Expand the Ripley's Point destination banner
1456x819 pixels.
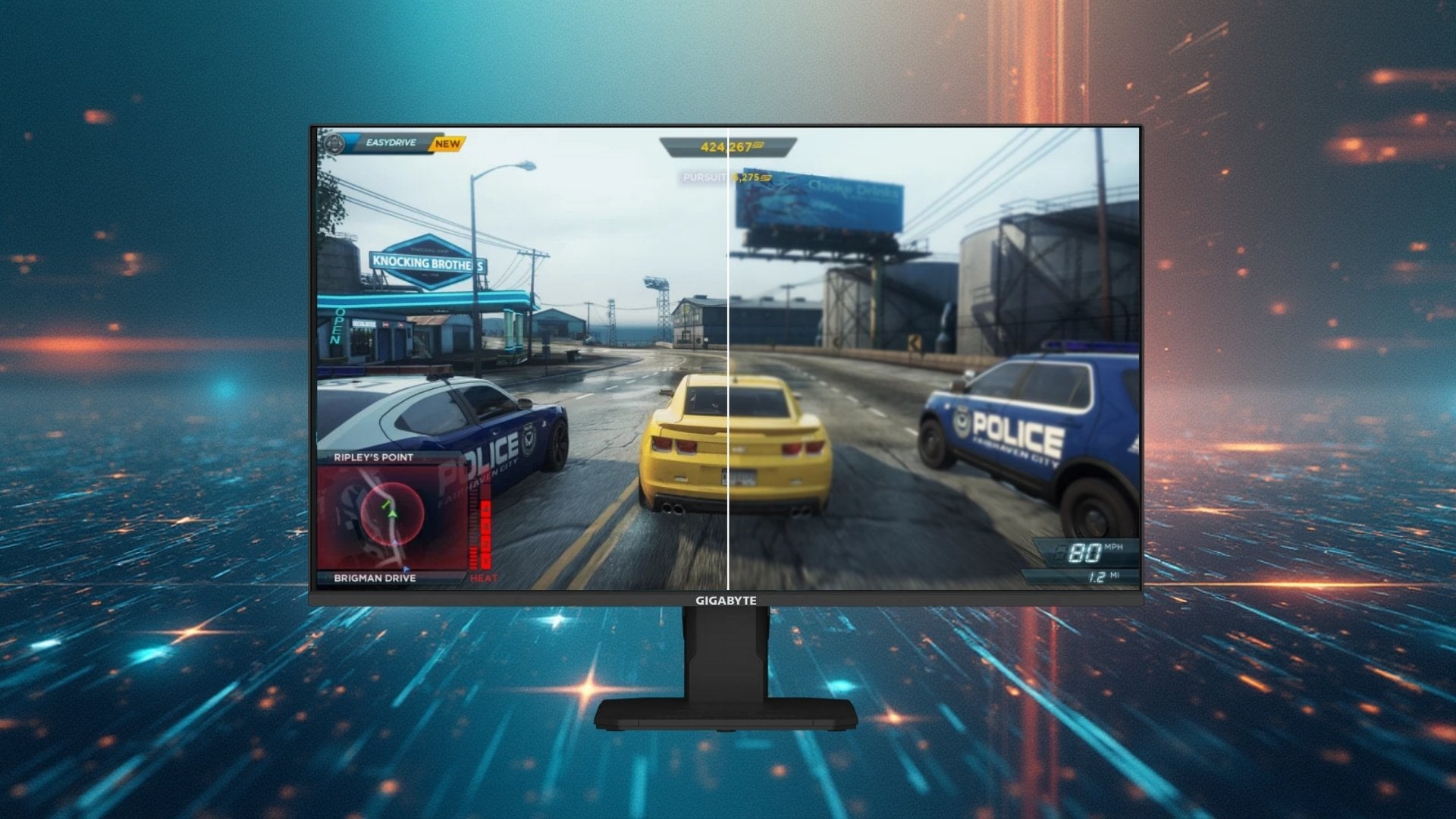point(373,457)
